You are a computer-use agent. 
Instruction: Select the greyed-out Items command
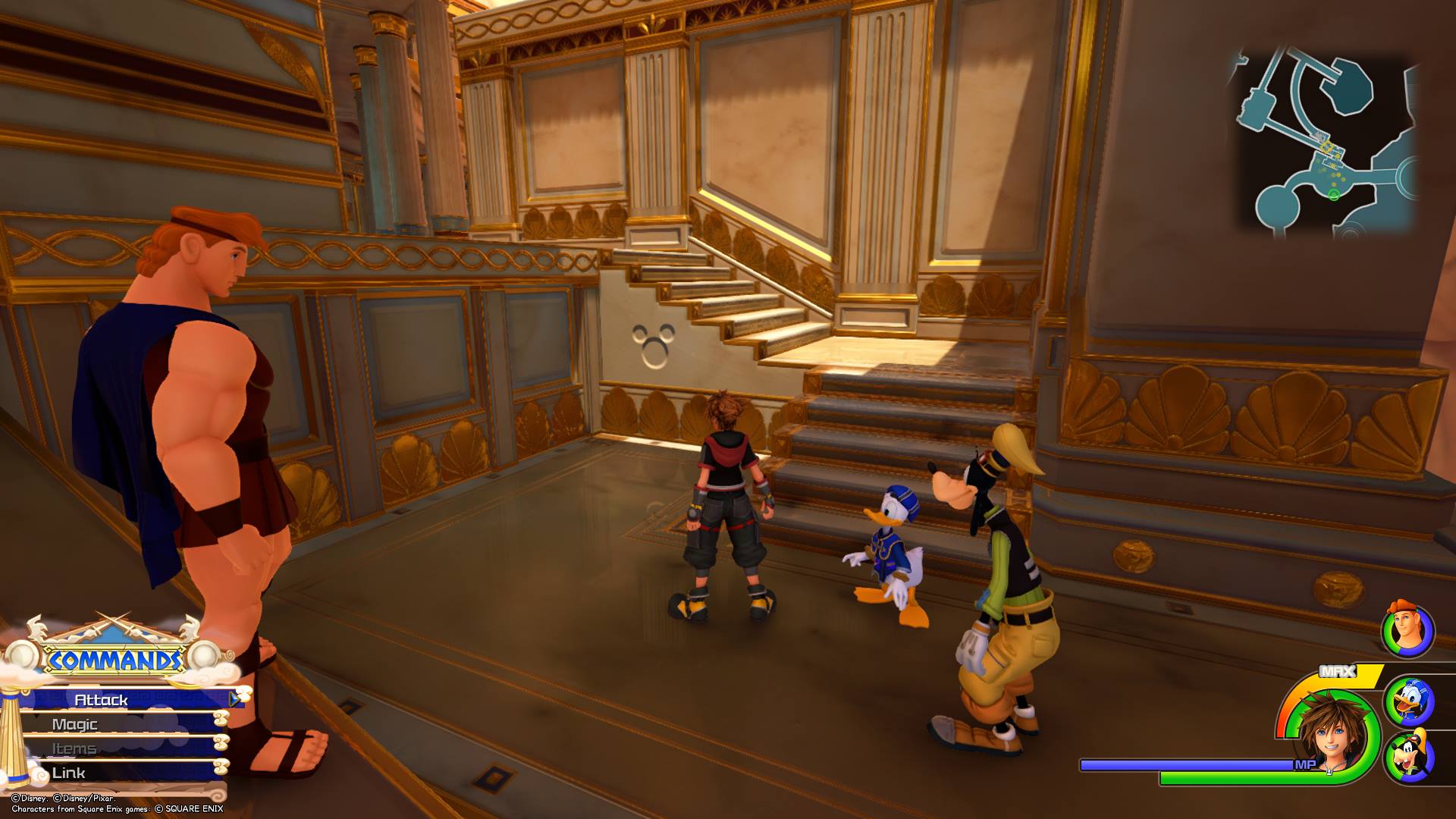[x=74, y=748]
